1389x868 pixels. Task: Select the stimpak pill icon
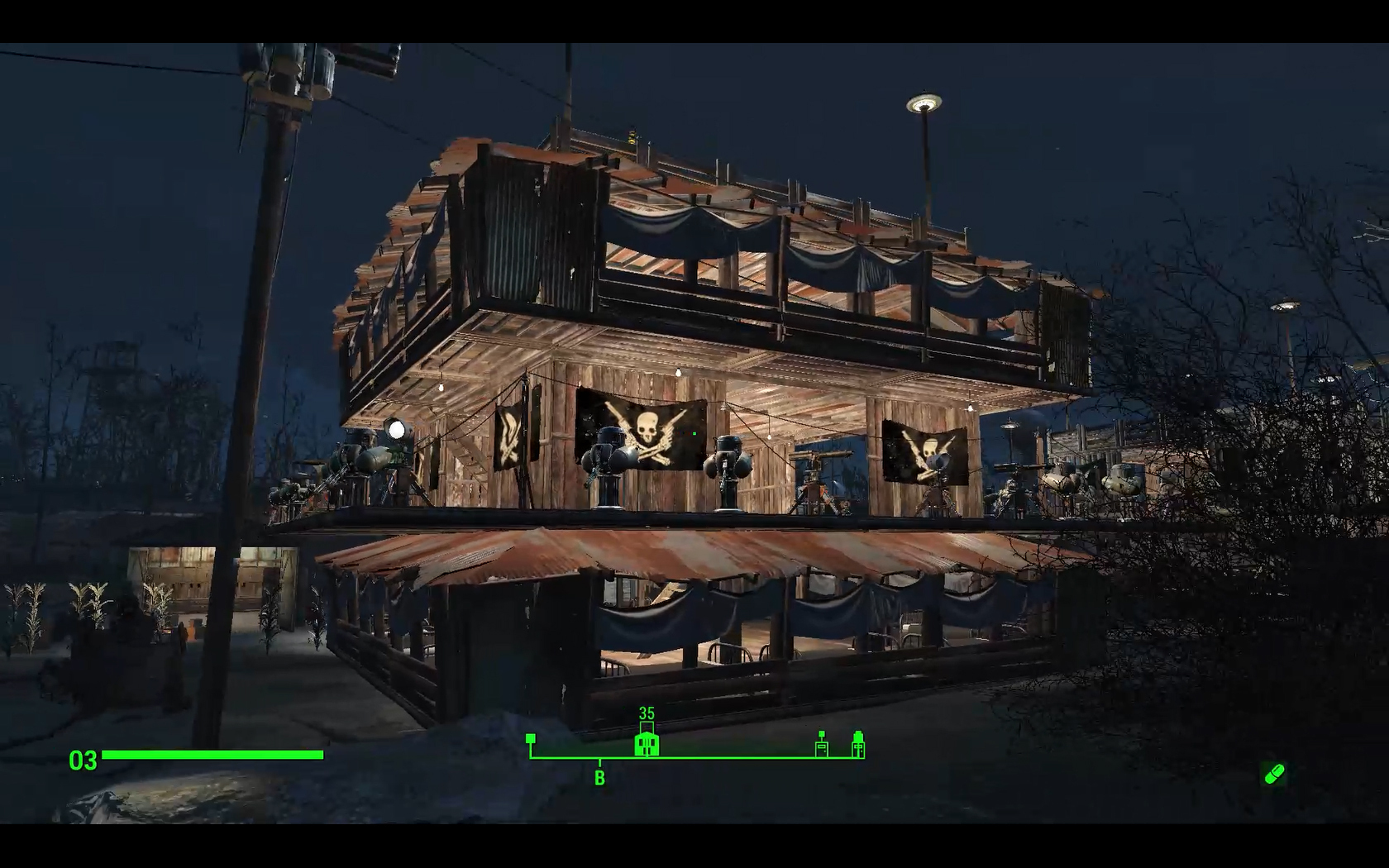[x=1274, y=775]
